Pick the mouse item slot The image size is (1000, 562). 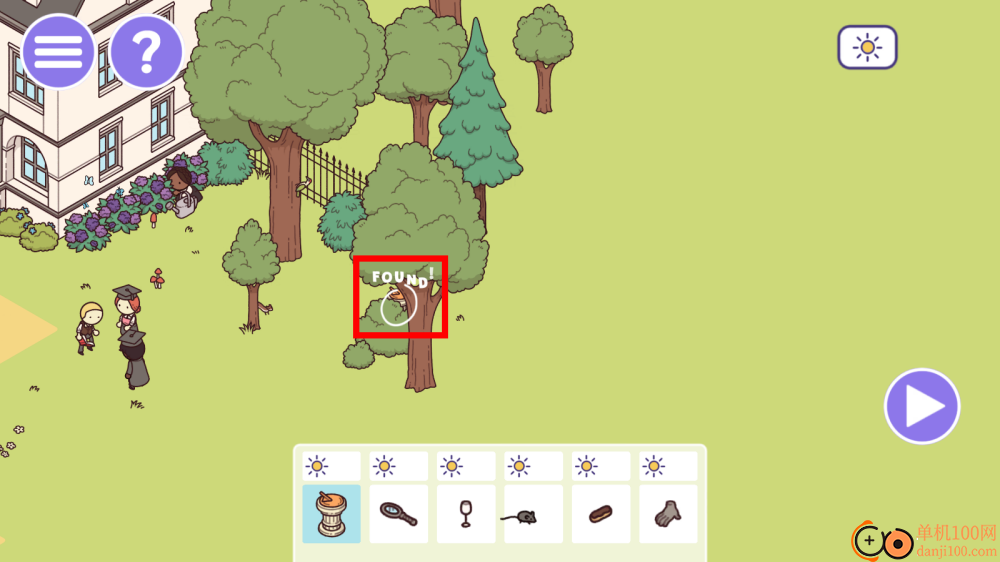tap(533, 514)
